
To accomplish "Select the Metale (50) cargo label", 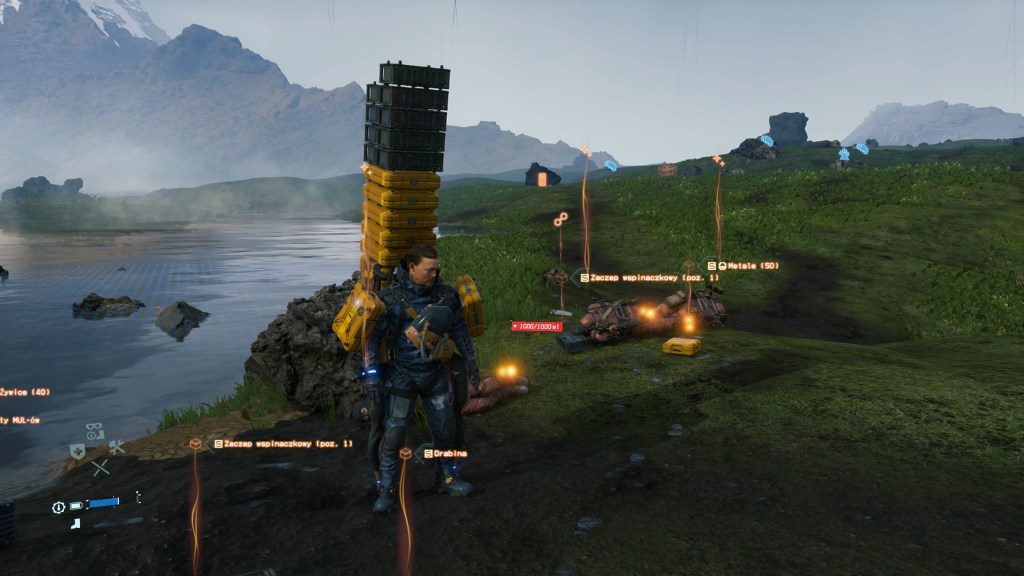I will click(743, 265).
